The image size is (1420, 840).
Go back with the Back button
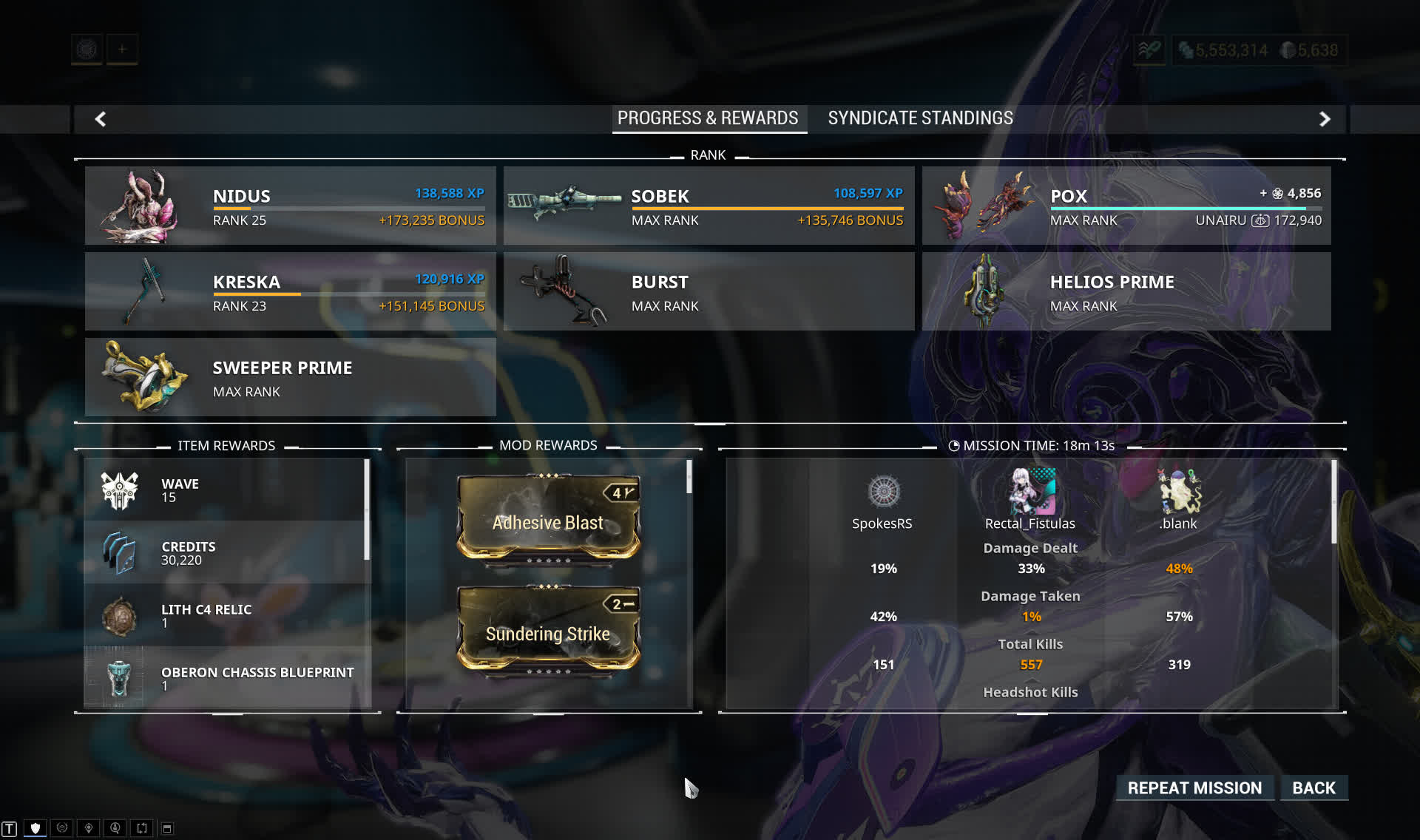coord(1313,788)
